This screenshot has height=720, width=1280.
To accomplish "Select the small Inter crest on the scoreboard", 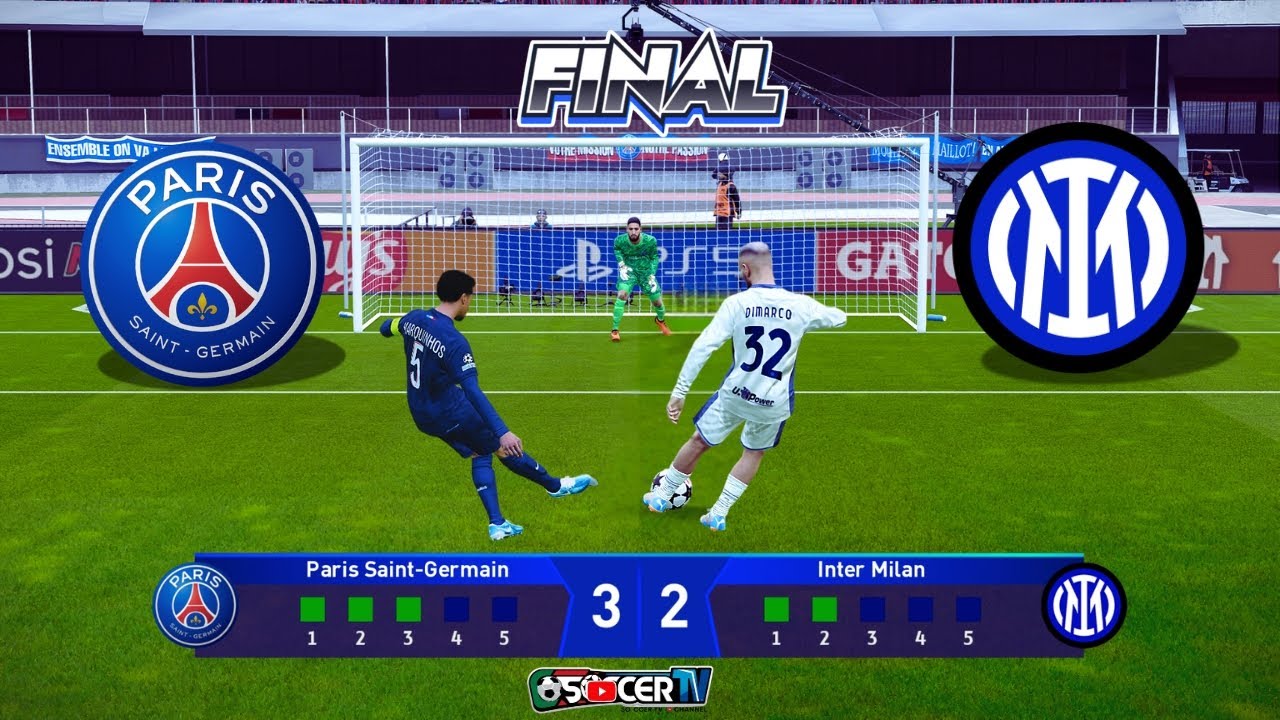I will pos(1084,605).
